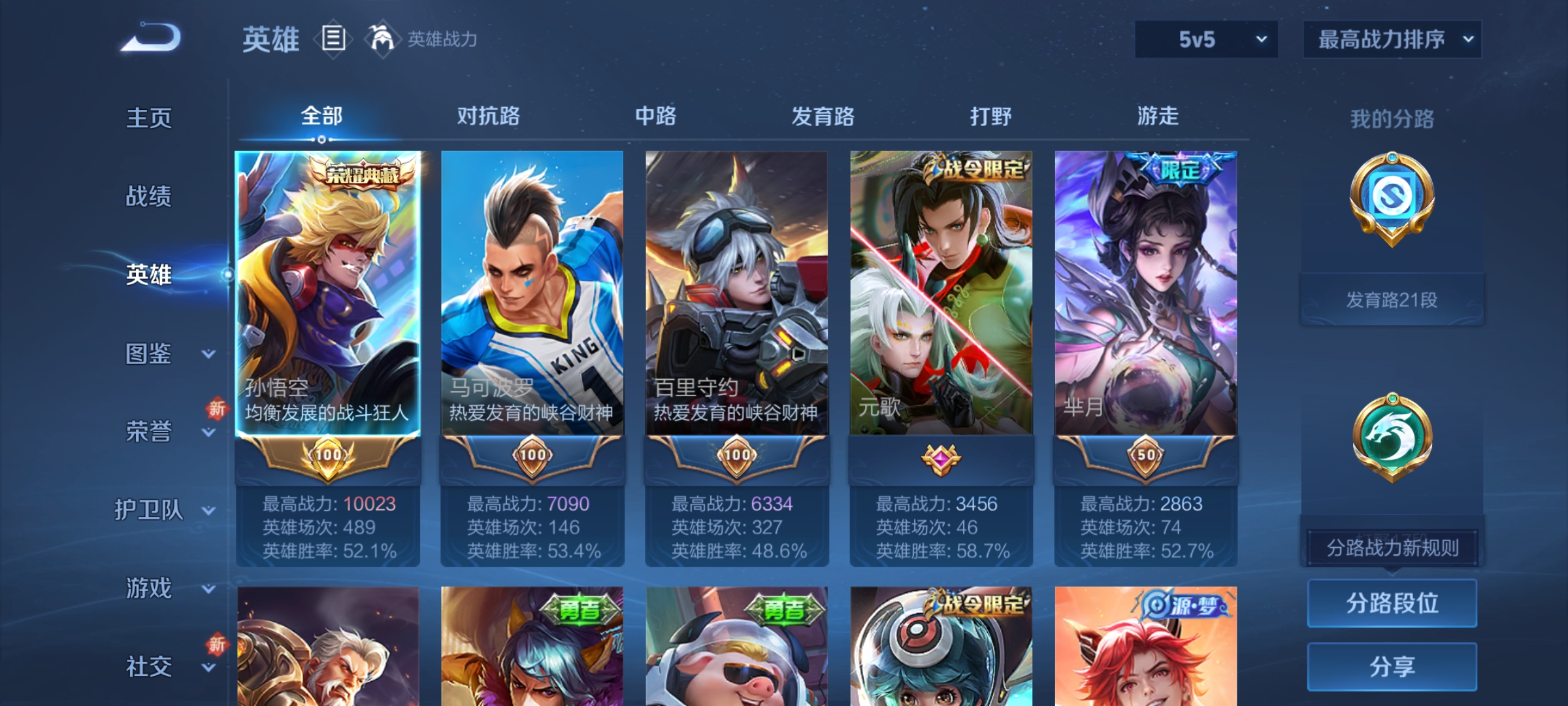The height and width of the screenshot is (706, 1568).
Task: Open the hero list icon beside 英雄 title
Action: 334,40
